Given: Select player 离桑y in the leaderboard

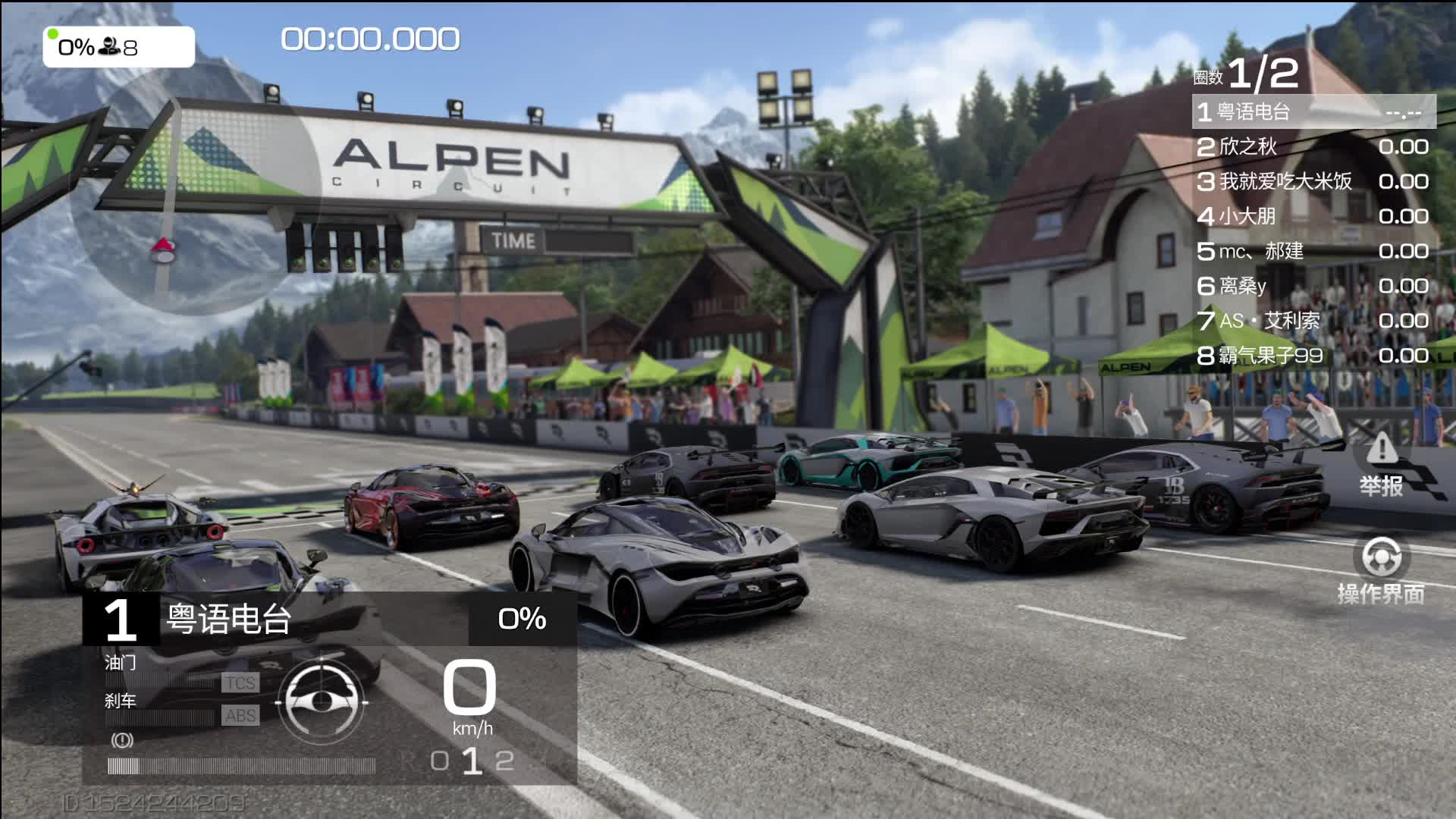Looking at the screenshot, I should point(1312,286).
